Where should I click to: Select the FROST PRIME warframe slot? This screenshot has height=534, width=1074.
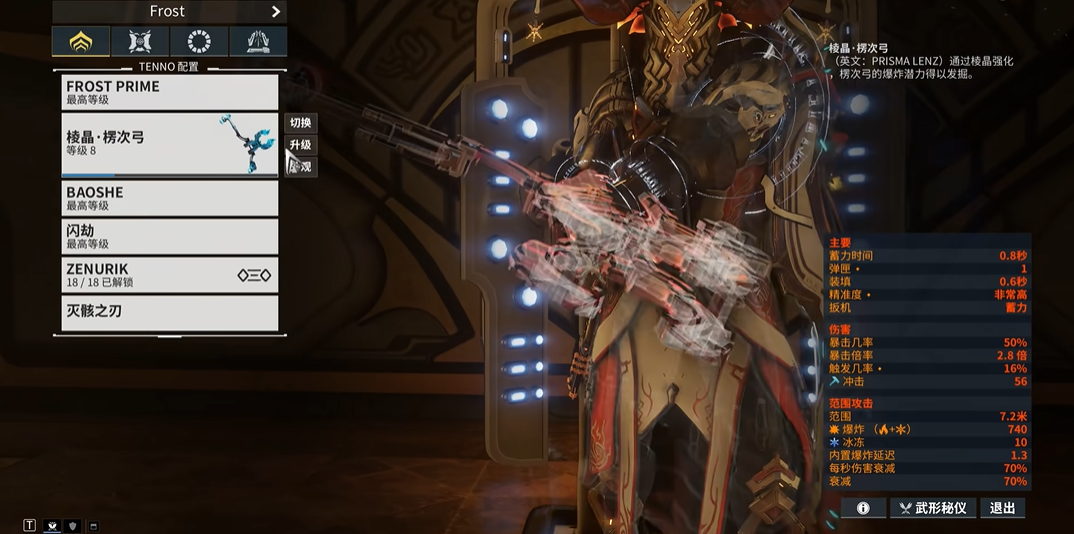pos(169,92)
